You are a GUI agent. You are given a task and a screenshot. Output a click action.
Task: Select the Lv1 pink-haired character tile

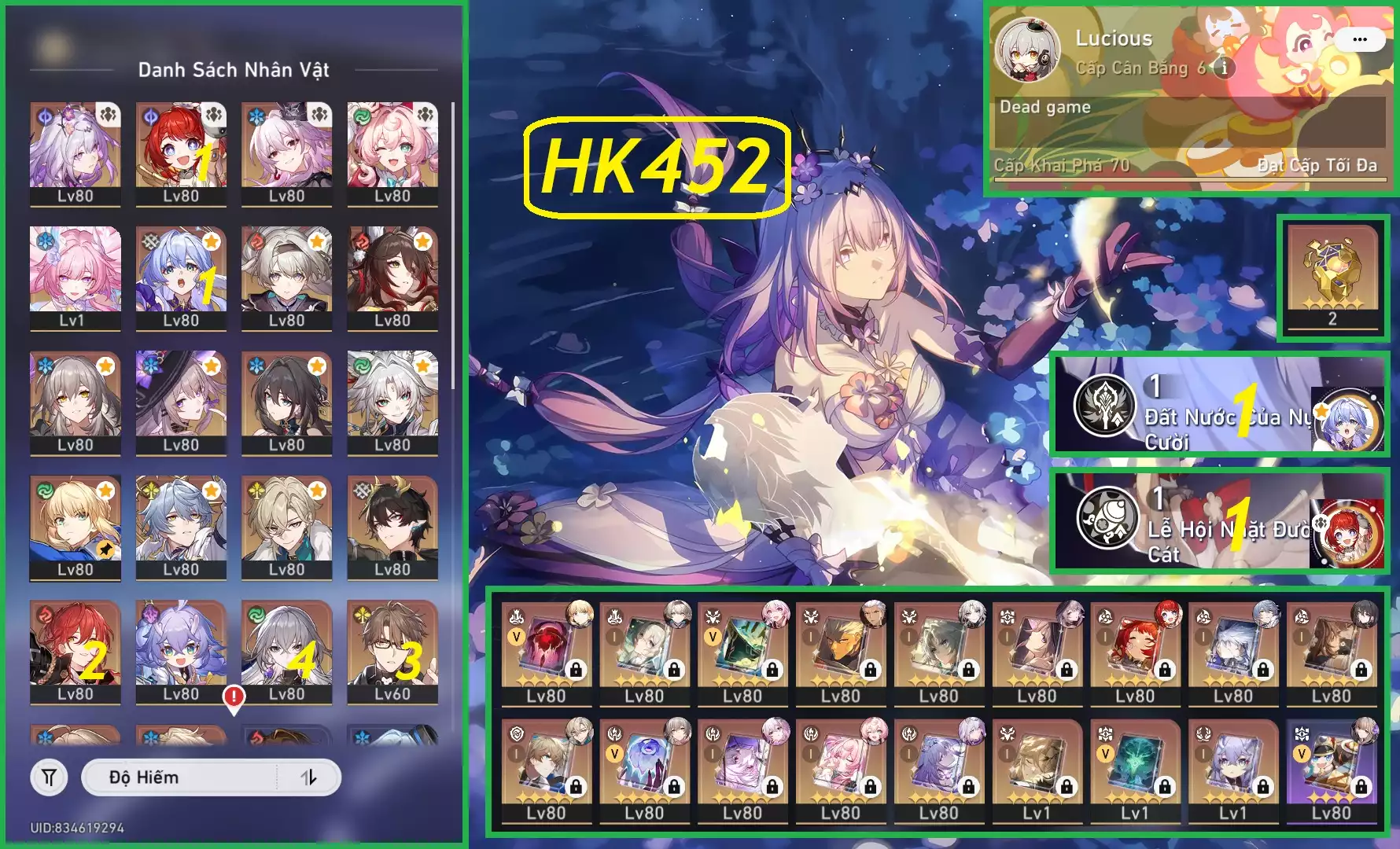[x=75, y=277]
